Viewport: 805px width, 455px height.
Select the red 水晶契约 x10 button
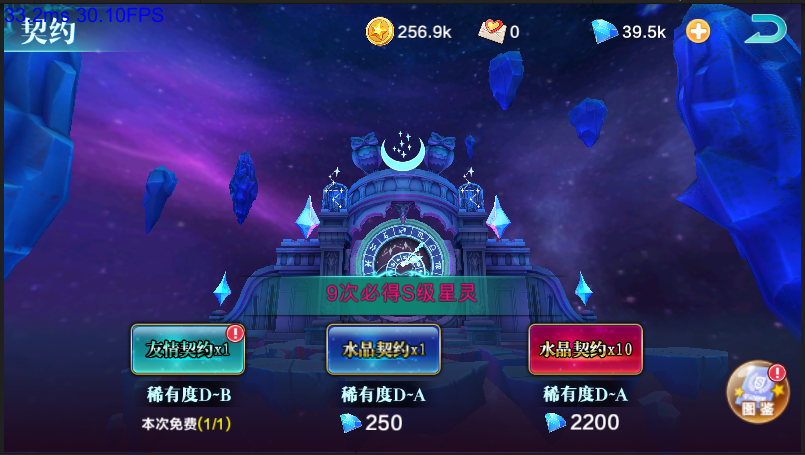(585, 349)
